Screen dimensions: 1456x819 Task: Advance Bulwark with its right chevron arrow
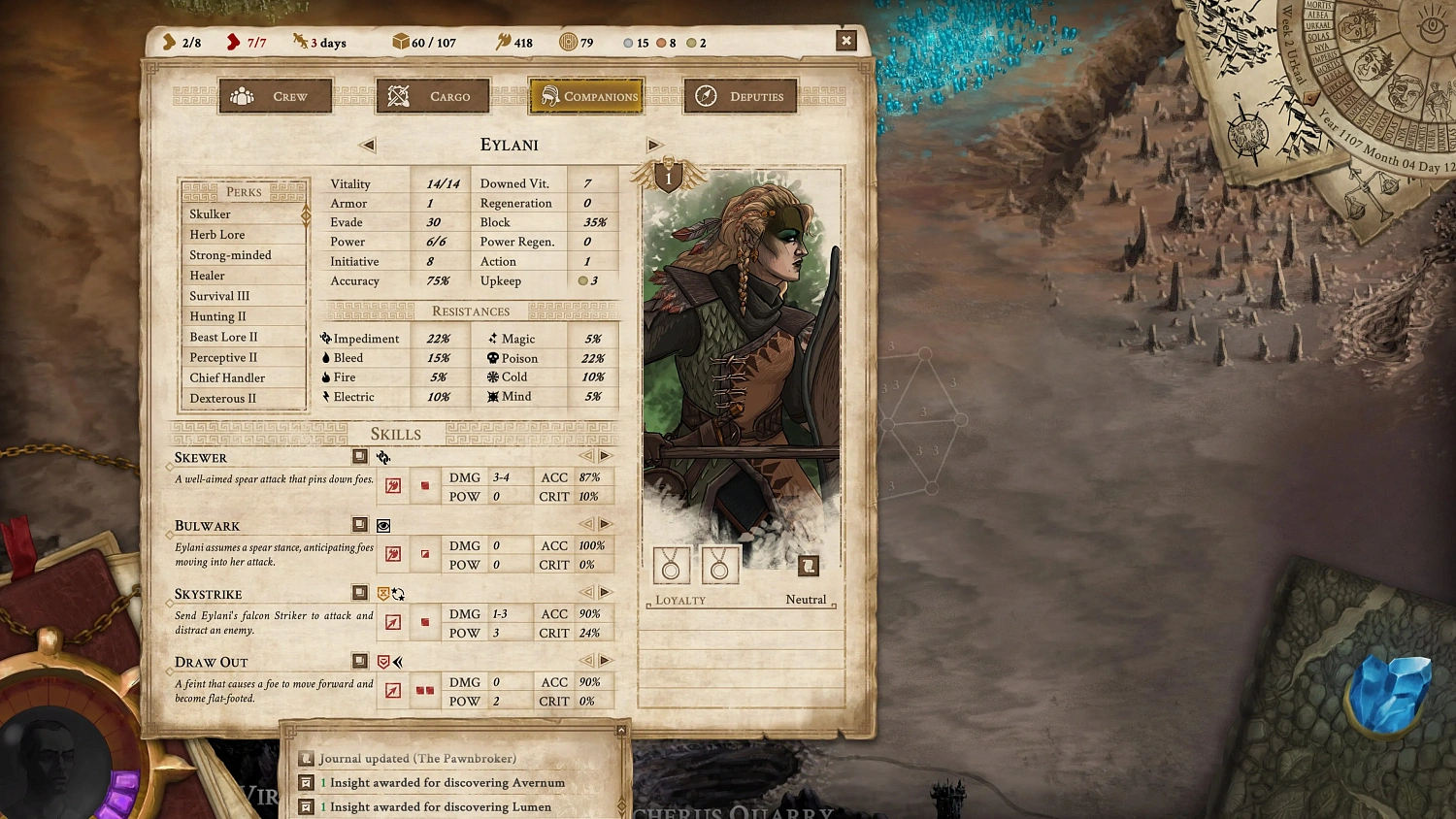(606, 523)
